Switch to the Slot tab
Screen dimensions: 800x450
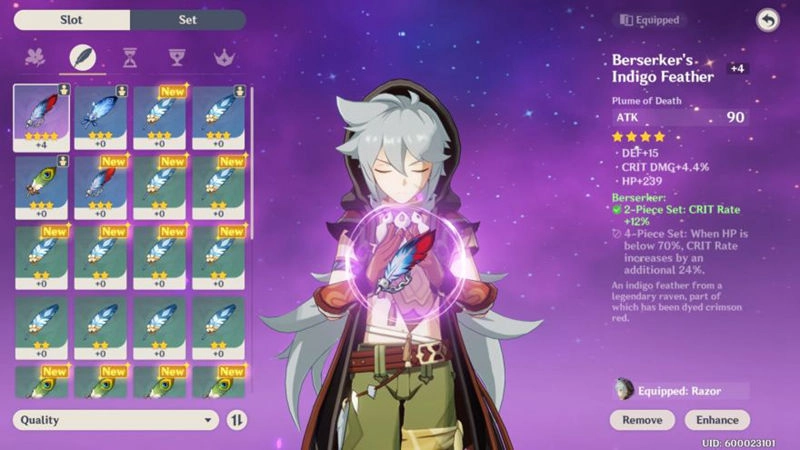[x=72, y=20]
